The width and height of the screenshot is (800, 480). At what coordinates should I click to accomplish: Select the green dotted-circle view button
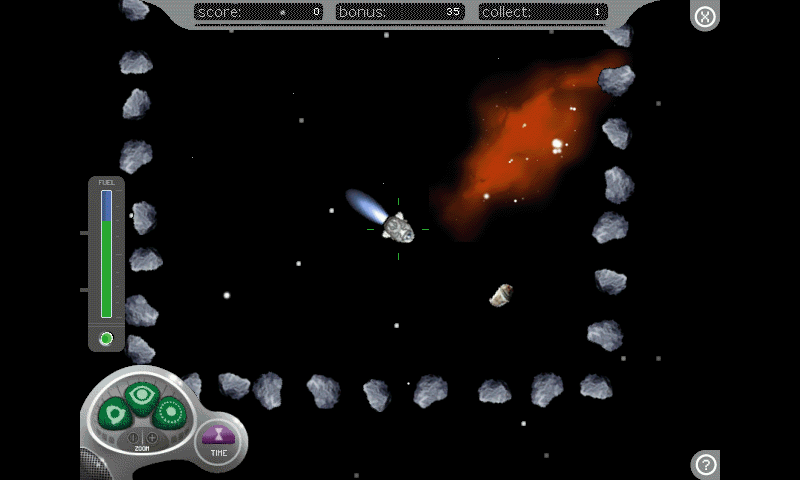(x=170, y=411)
